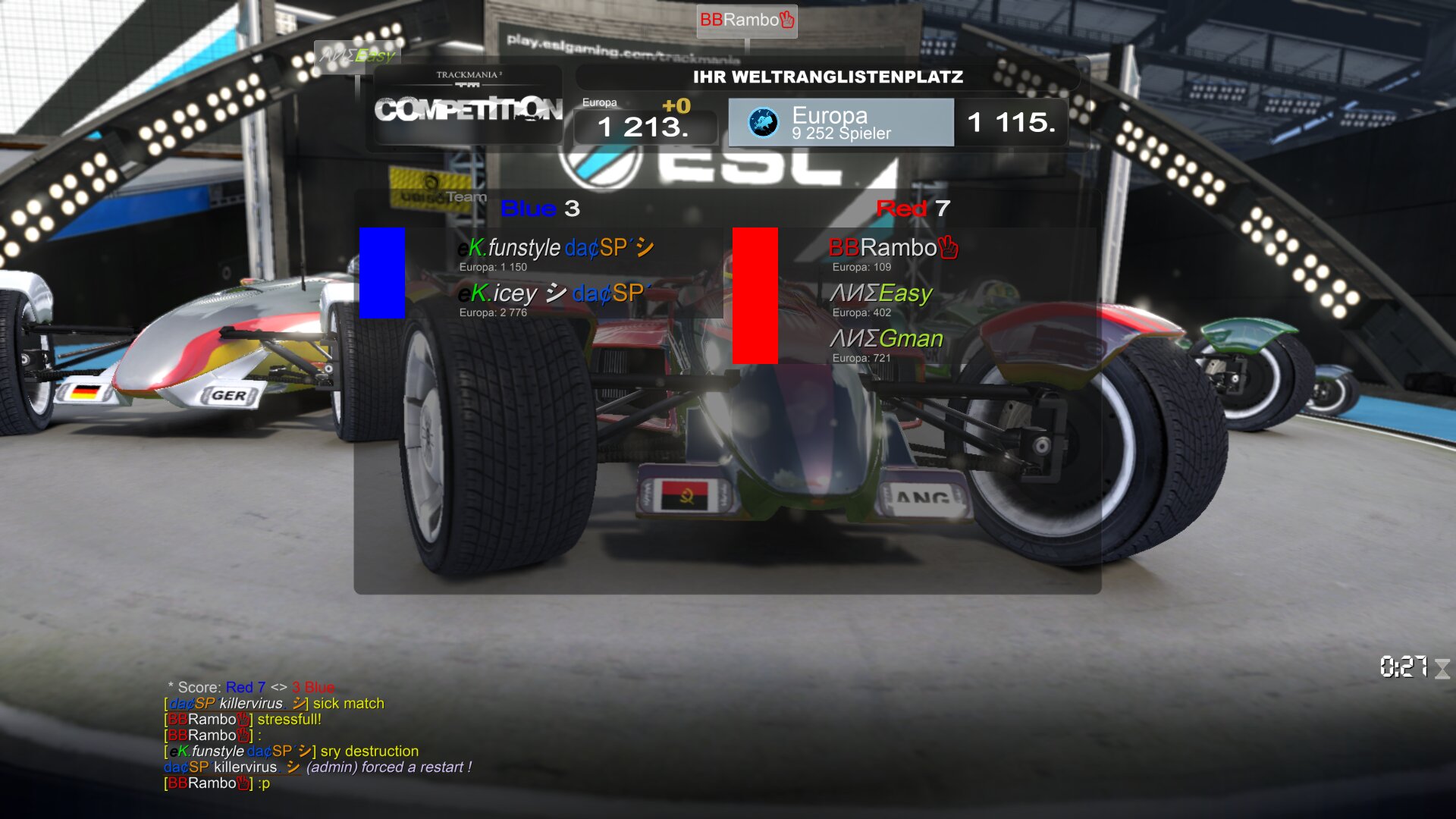The height and width of the screenshot is (819, 1456).
Task: Click the Europa globe icon
Action: 763,122
